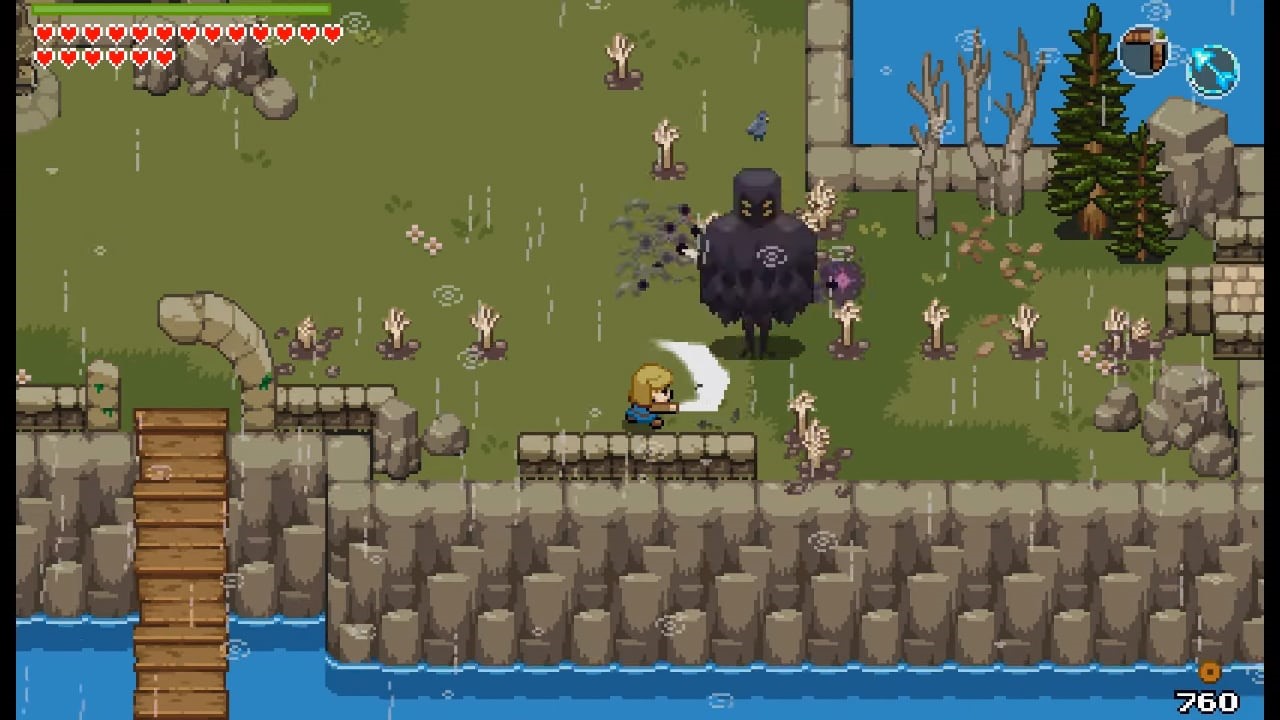Click the green status bar at top left
Screen dimensions: 1280x720
click(x=180, y=8)
